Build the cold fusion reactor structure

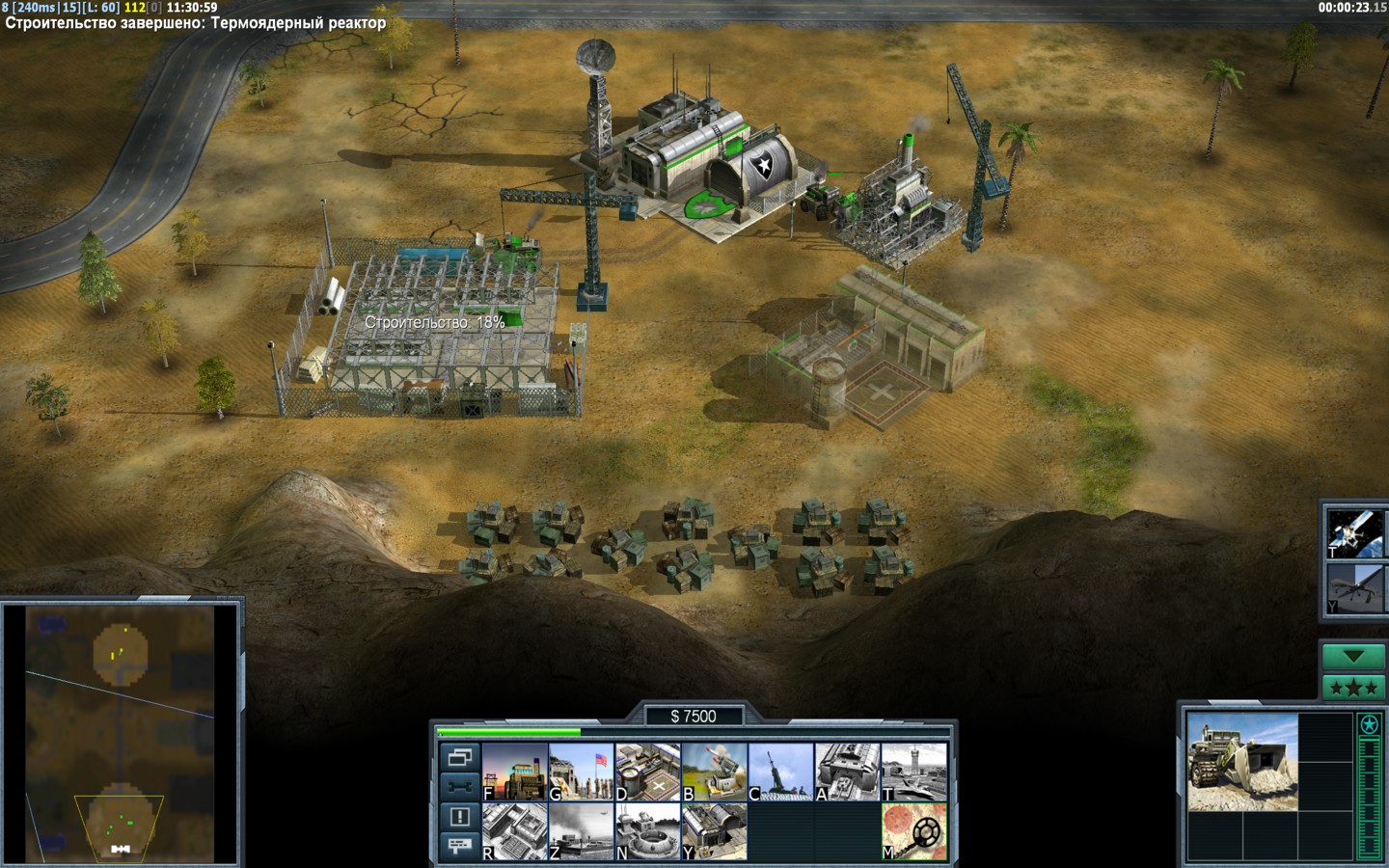515,772
